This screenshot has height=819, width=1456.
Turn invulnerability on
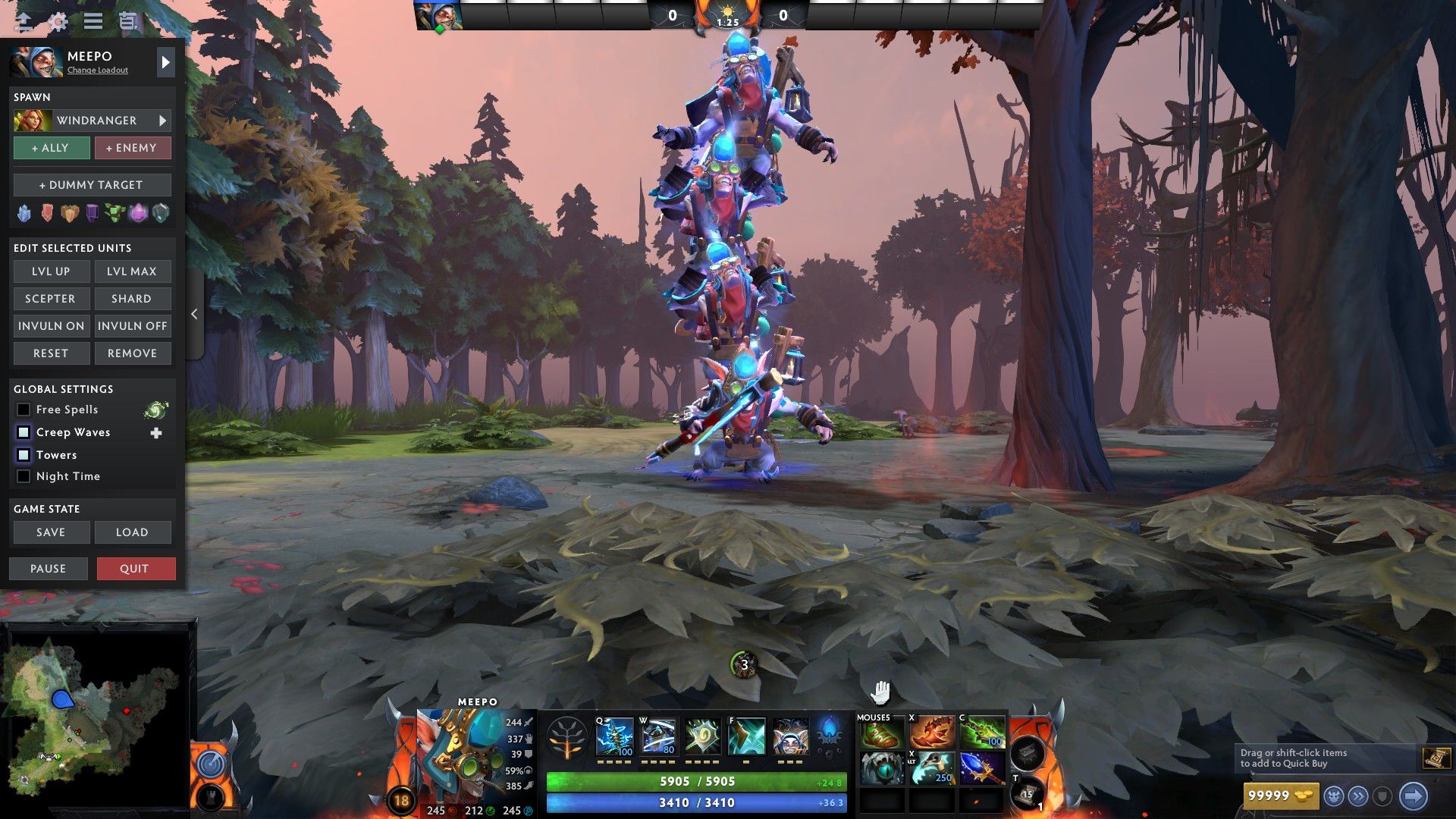[x=51, y=326]
